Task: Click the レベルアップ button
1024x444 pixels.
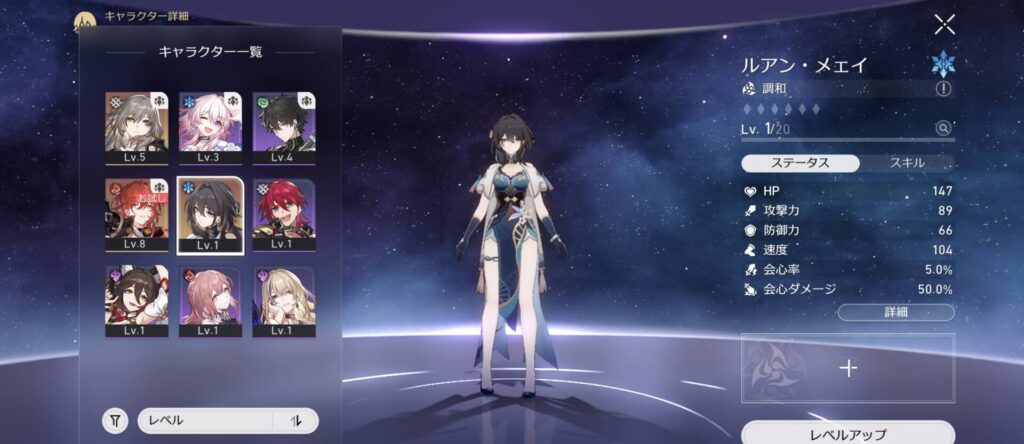Action: [847, 434]
